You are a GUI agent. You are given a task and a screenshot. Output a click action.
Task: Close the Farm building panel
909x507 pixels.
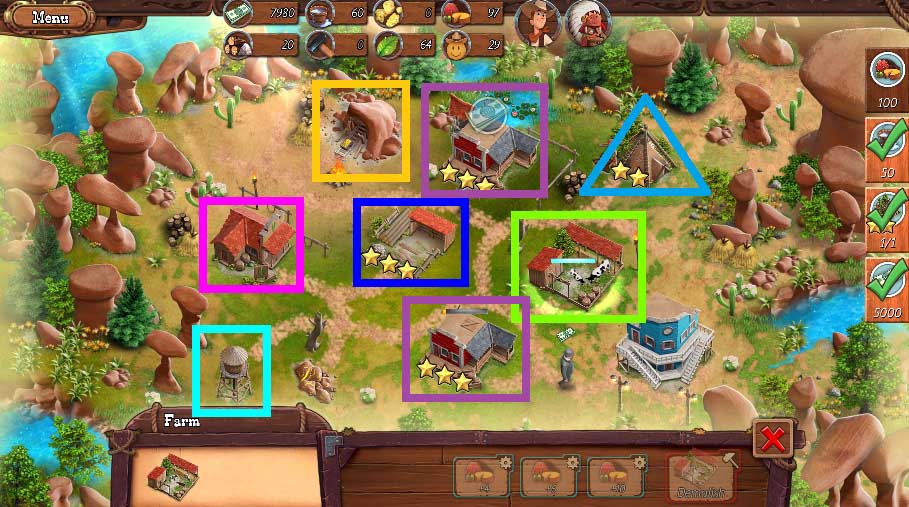coord(773,437)
